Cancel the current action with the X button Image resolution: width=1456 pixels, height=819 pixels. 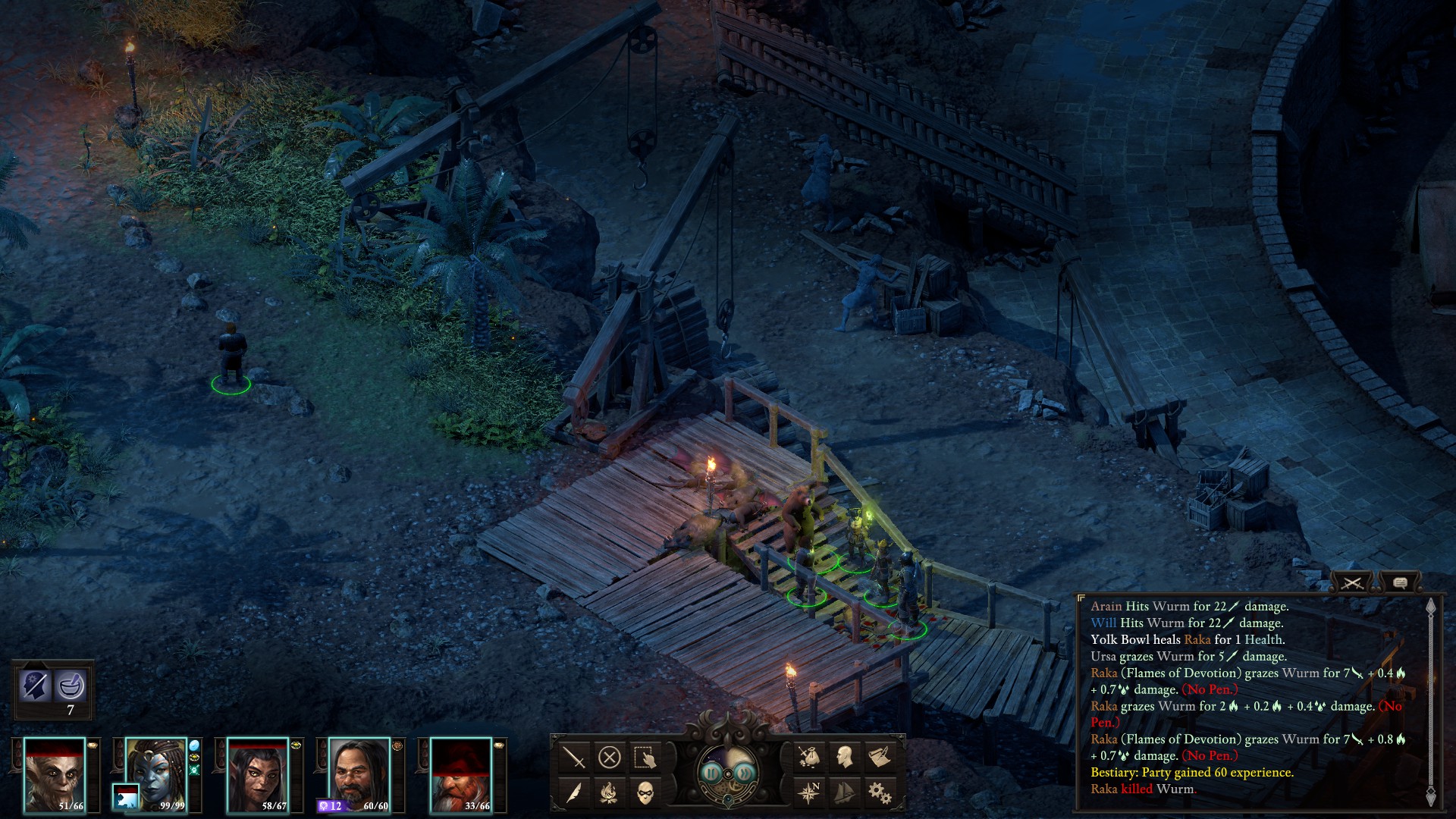click(610, 757)
